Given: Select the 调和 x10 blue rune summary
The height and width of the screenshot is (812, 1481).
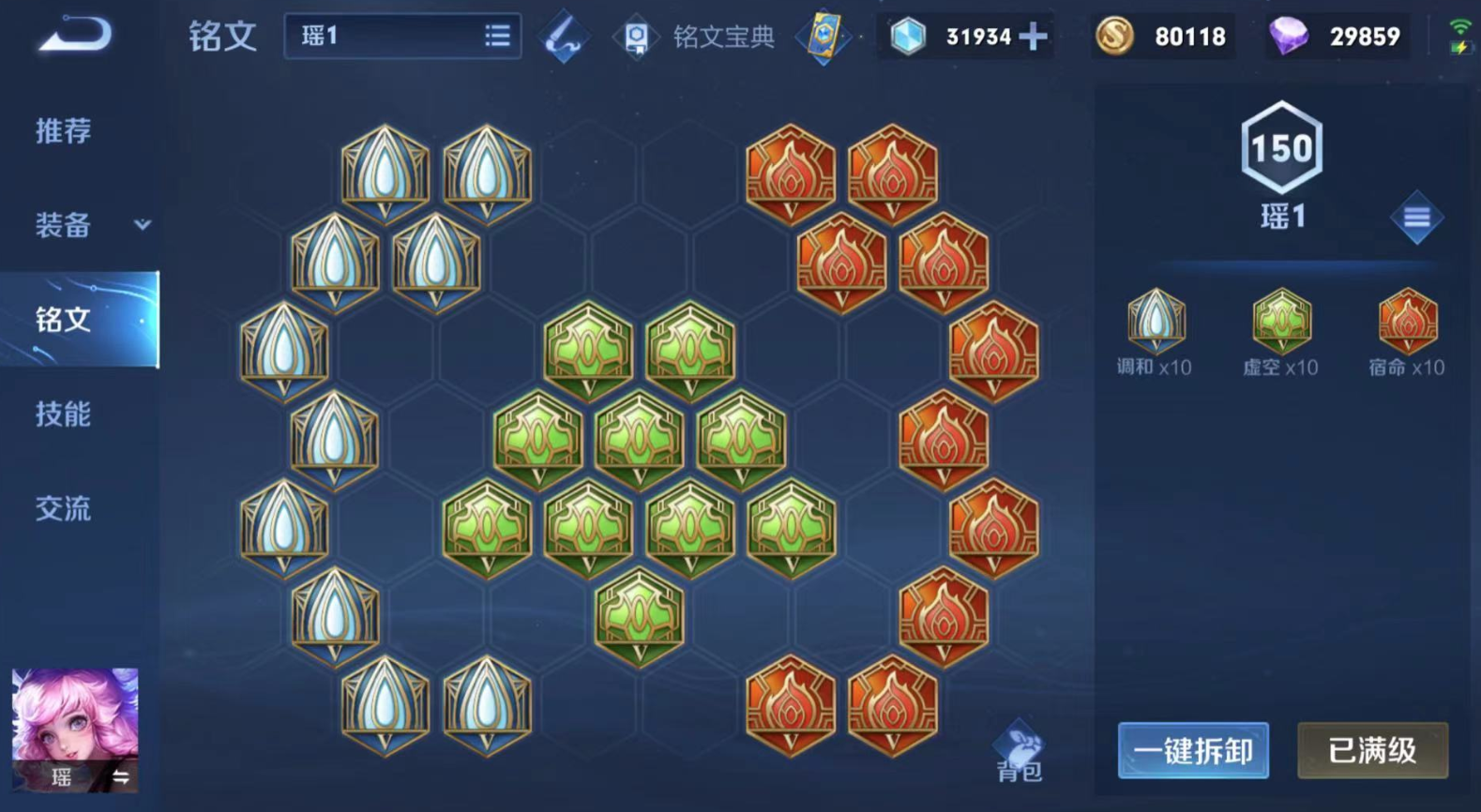Looking at the screenshot, I should (1155, 332).
